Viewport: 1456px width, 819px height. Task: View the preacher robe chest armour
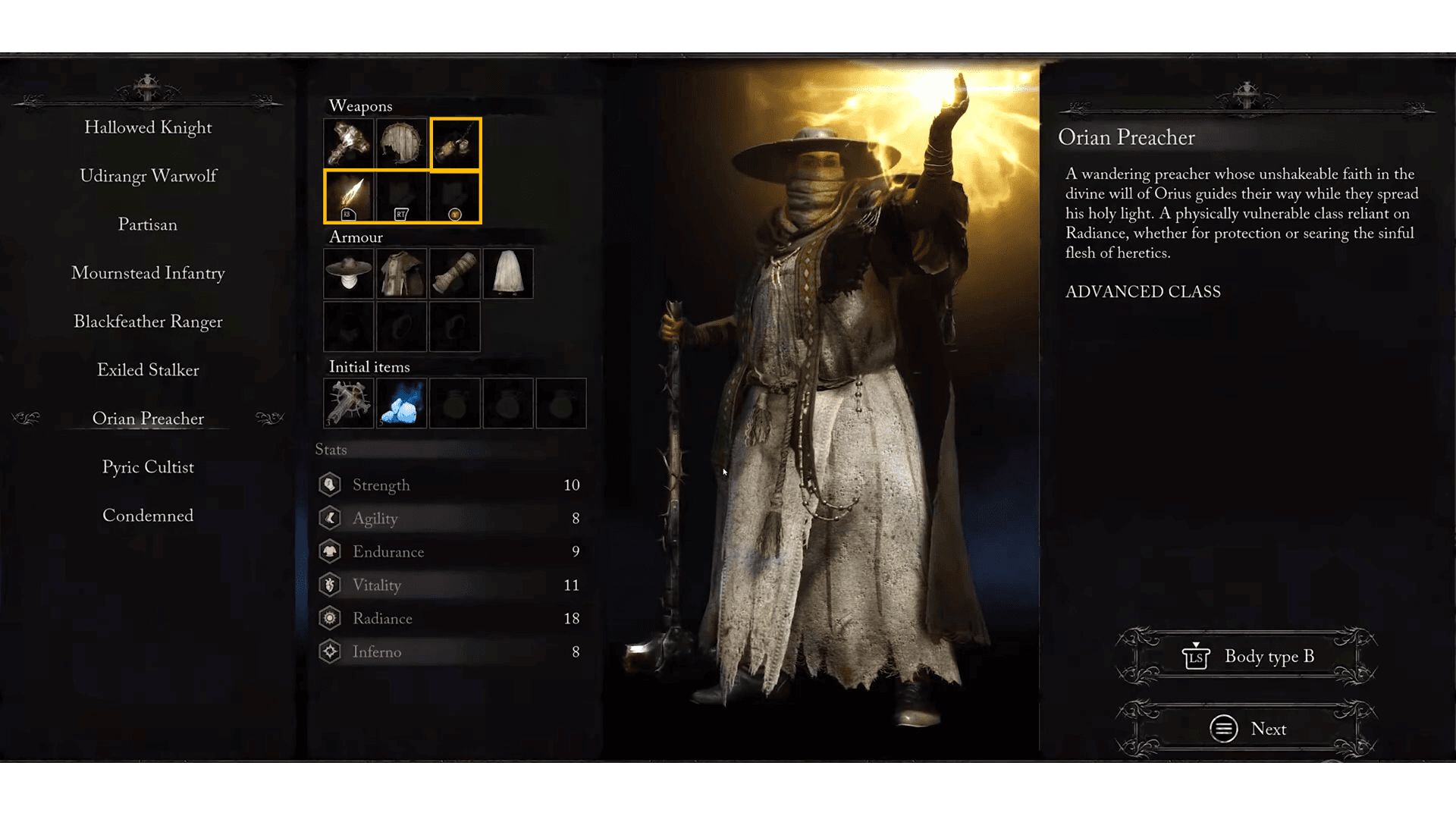[x=402, y=273]
